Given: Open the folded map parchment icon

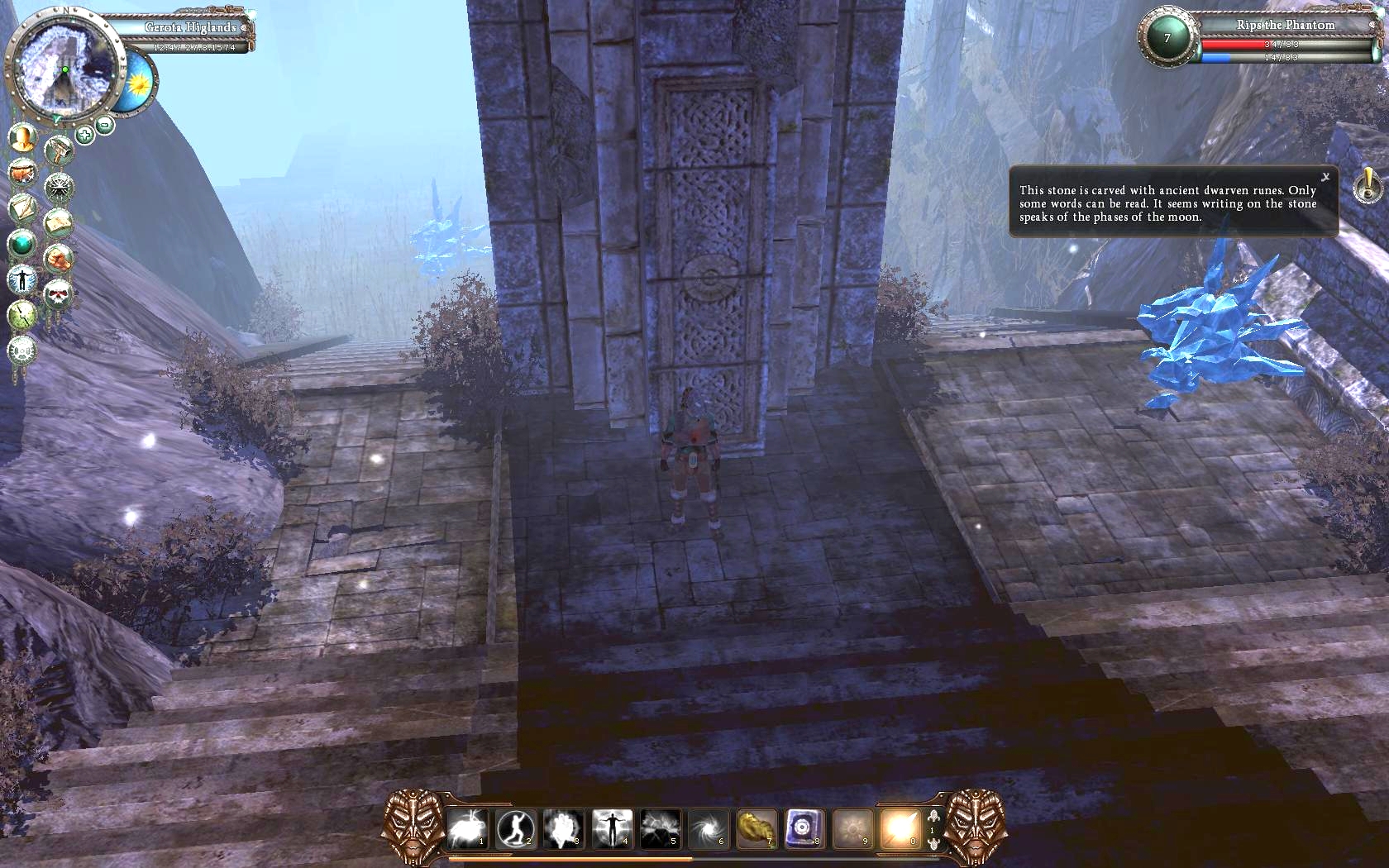Looking at the screenshot, I should [x=58, y=222].
